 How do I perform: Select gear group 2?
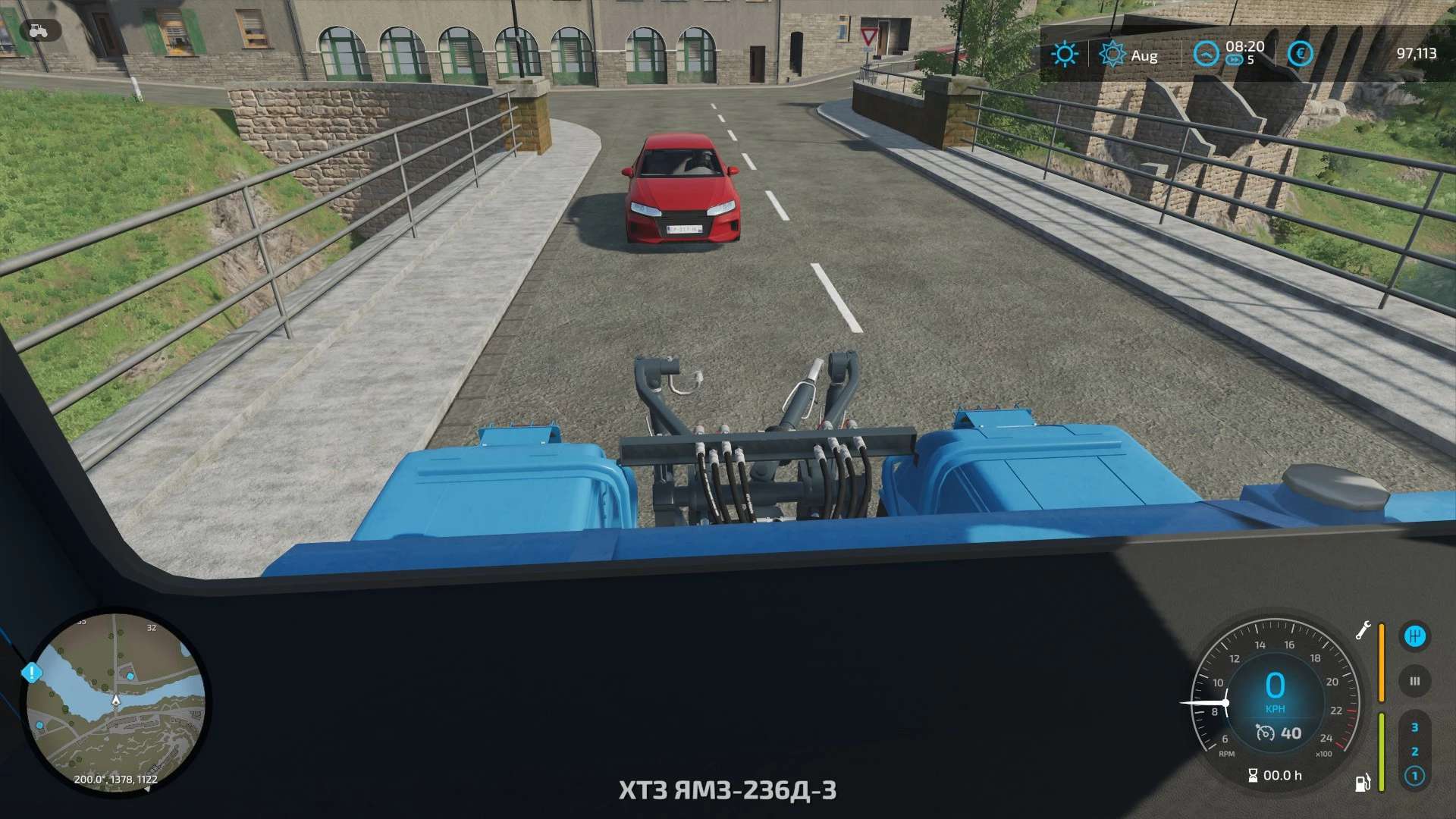(1414, 752)
